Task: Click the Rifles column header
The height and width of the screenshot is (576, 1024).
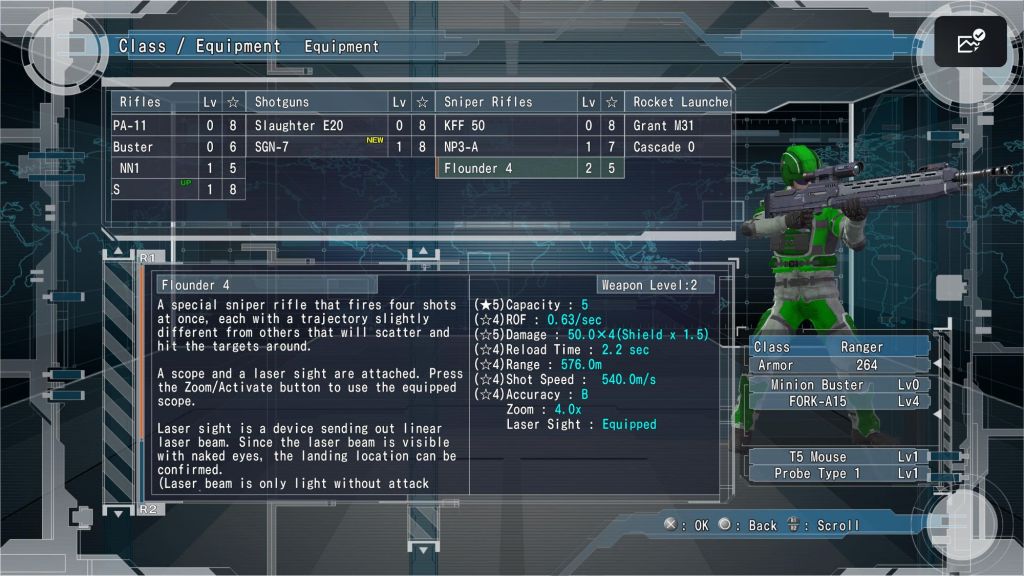Action: coord(155,102)
